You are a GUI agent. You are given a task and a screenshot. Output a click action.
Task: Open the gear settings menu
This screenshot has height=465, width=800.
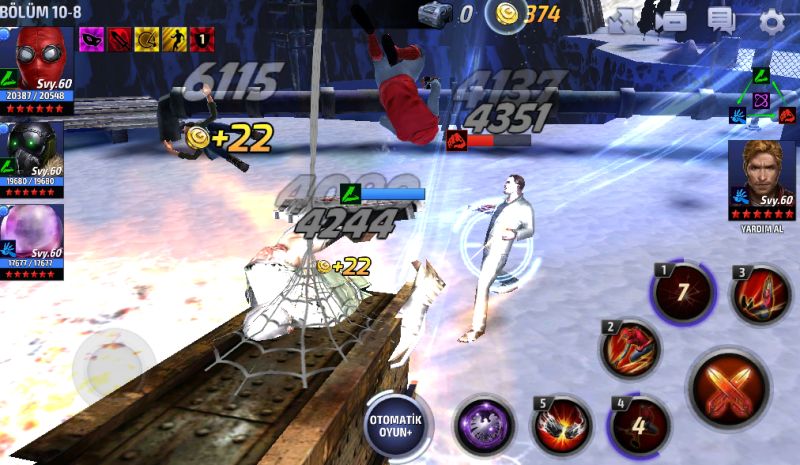(x=772, y=22)
